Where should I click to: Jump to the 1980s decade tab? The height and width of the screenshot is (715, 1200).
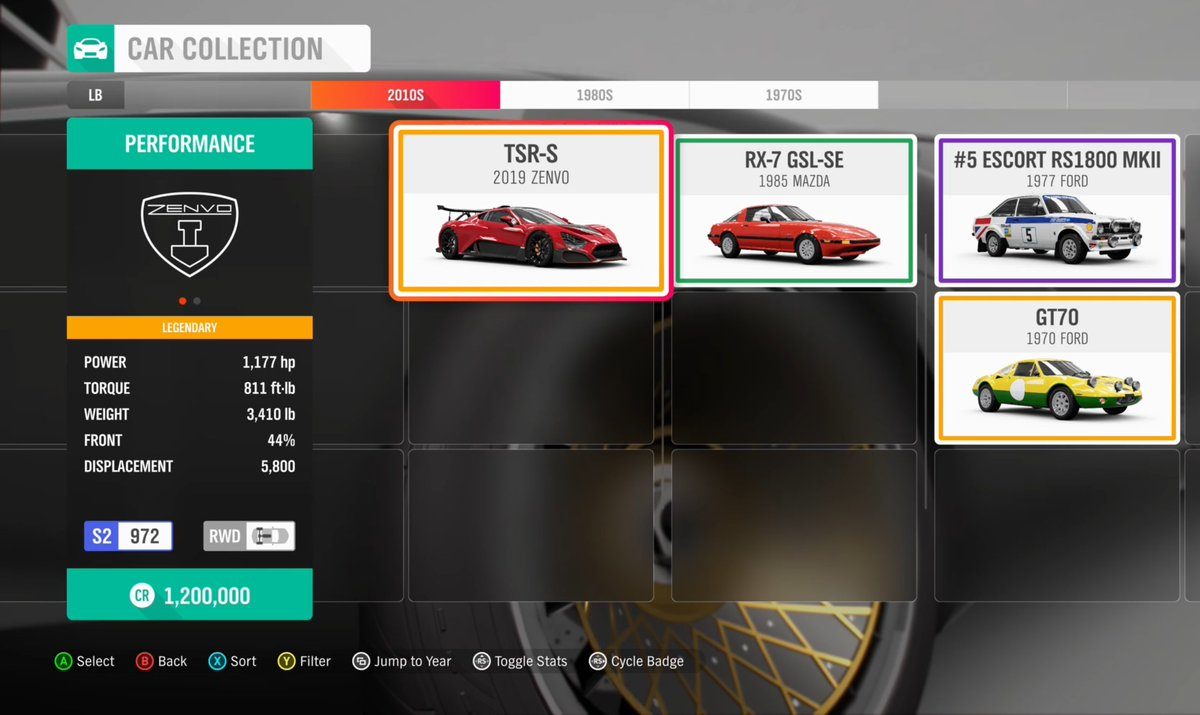[594, 95]
